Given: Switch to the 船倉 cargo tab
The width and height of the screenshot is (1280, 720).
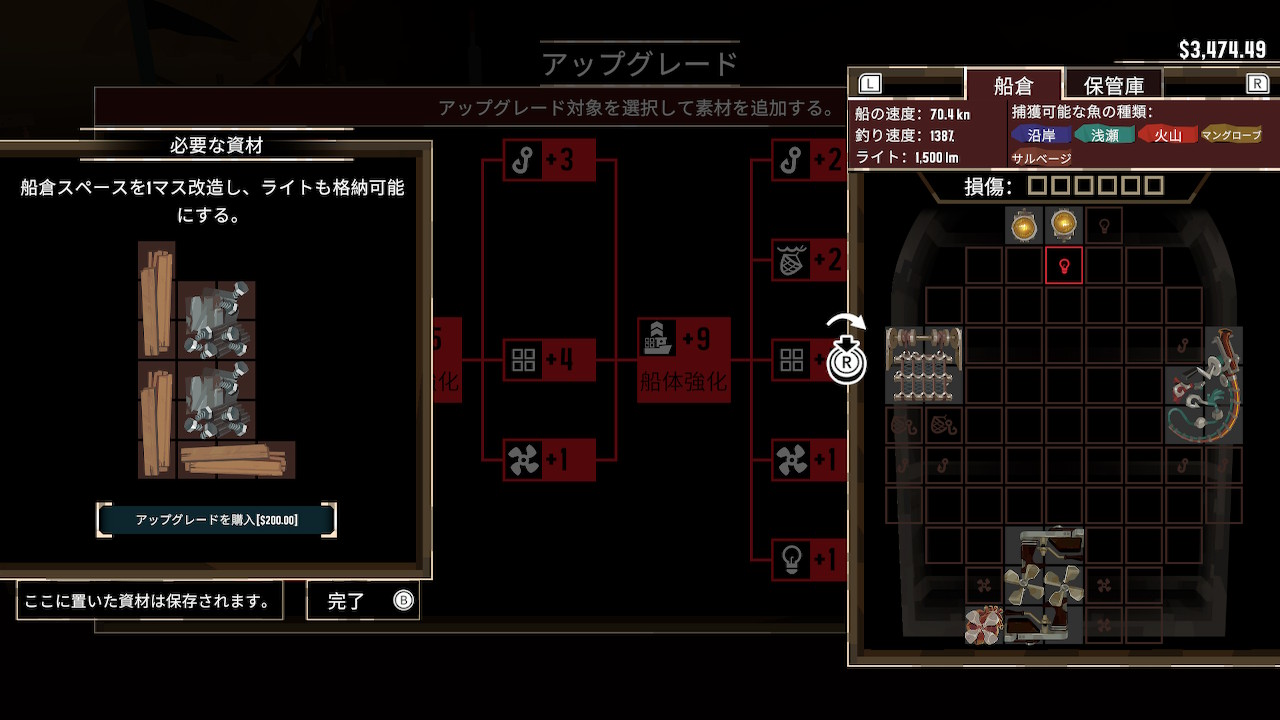Looking at the screenshot, I should (1013, 85).
